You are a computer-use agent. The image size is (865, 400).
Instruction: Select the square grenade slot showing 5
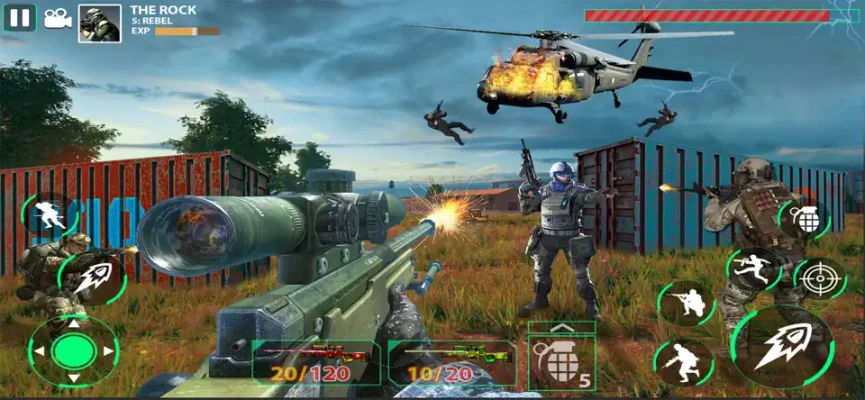[x=561, y=363]
